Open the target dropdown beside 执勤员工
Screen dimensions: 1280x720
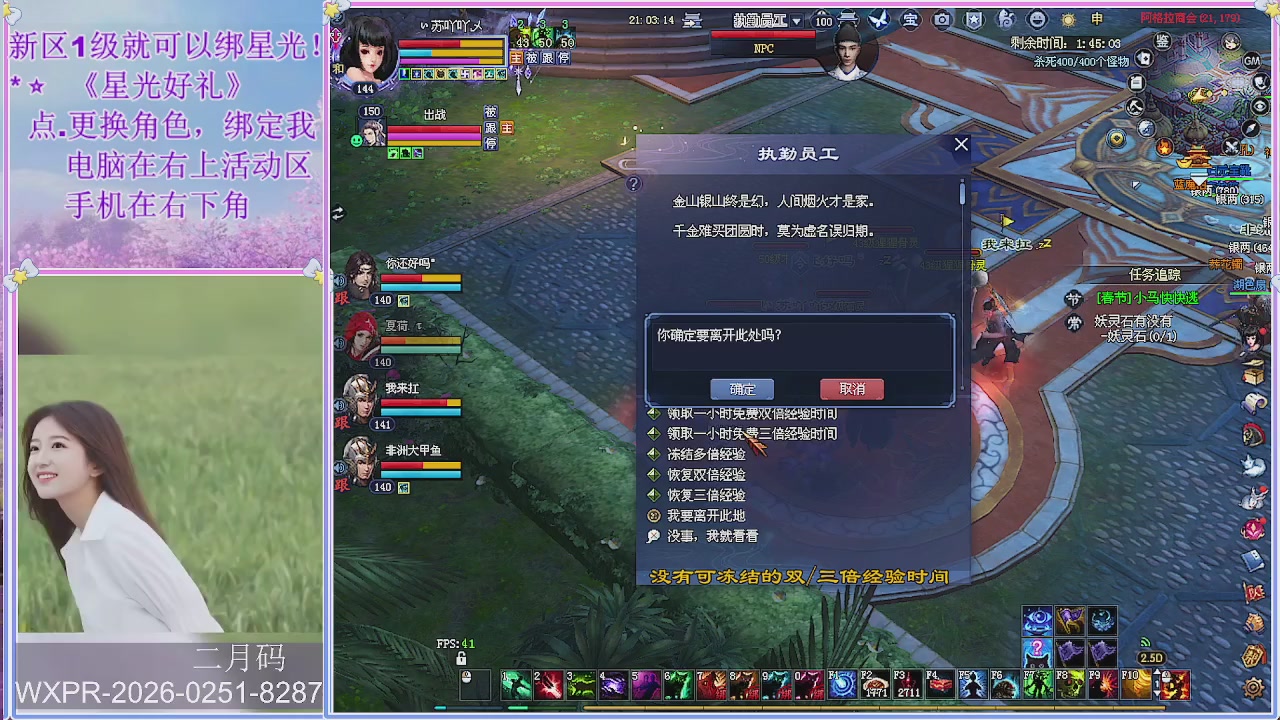pyautogui.click(x=797, y=21)
